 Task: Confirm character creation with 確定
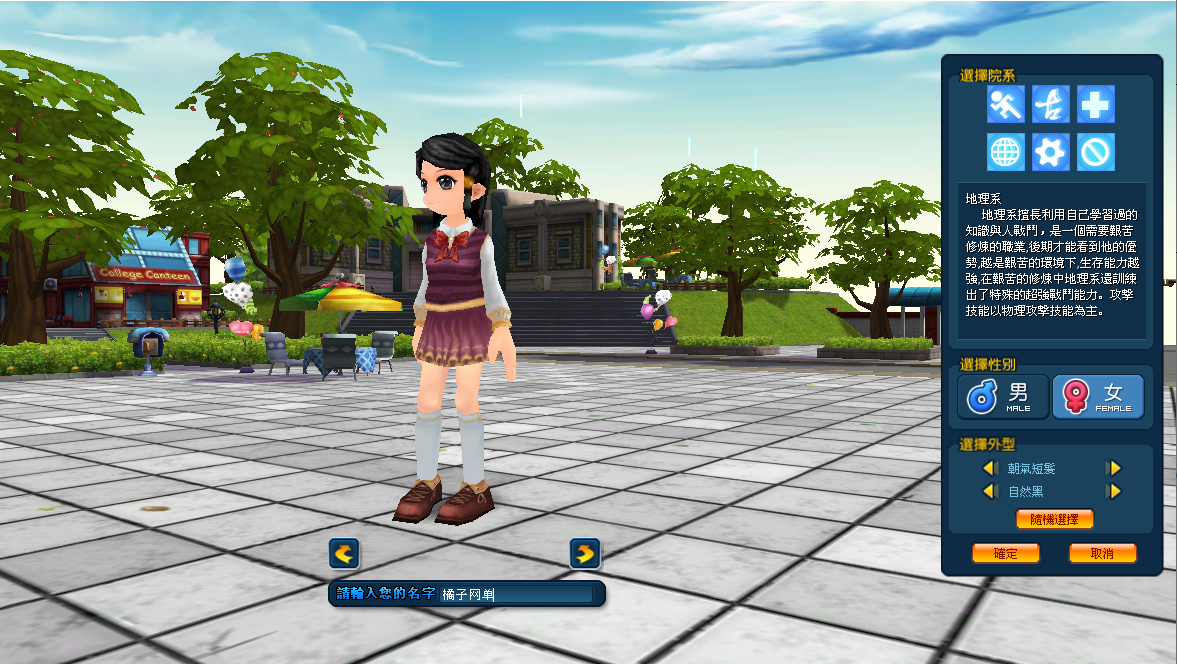point(1005,553)
